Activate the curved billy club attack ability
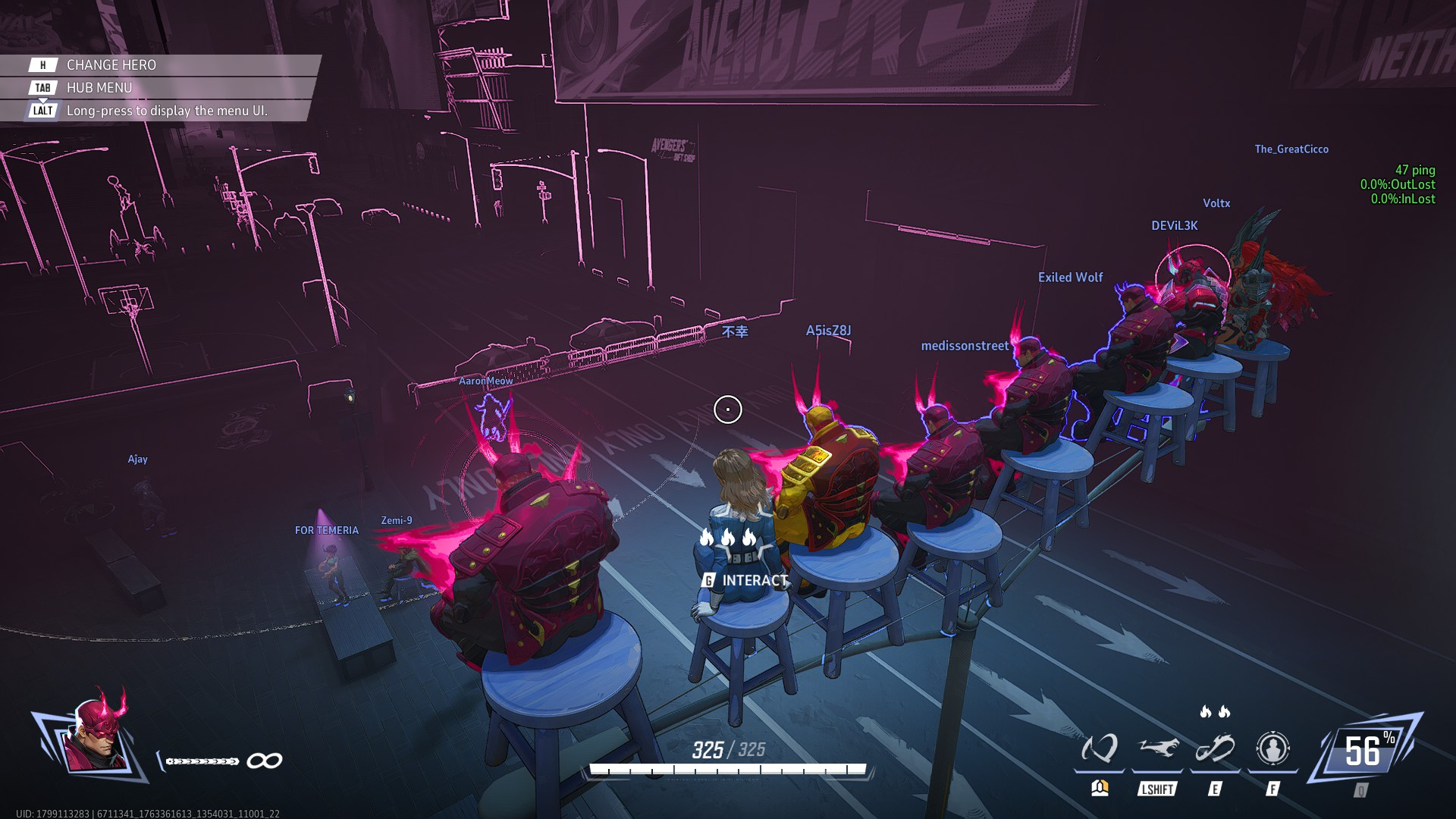This screenshot has width=1456, height=819. tap(1099, 749)
